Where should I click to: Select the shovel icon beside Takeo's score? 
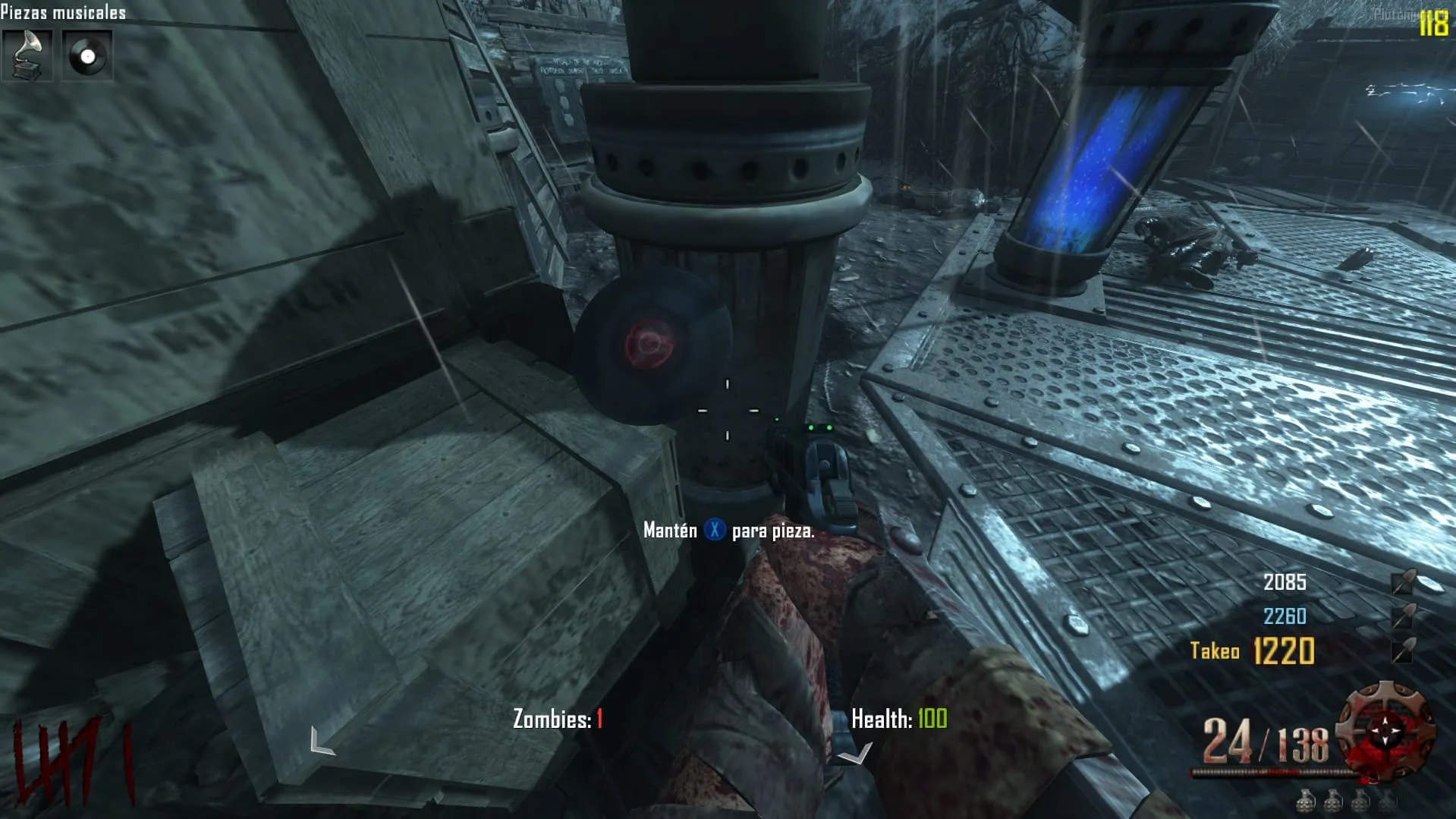pyautogui.click(x=1404, y=650)
